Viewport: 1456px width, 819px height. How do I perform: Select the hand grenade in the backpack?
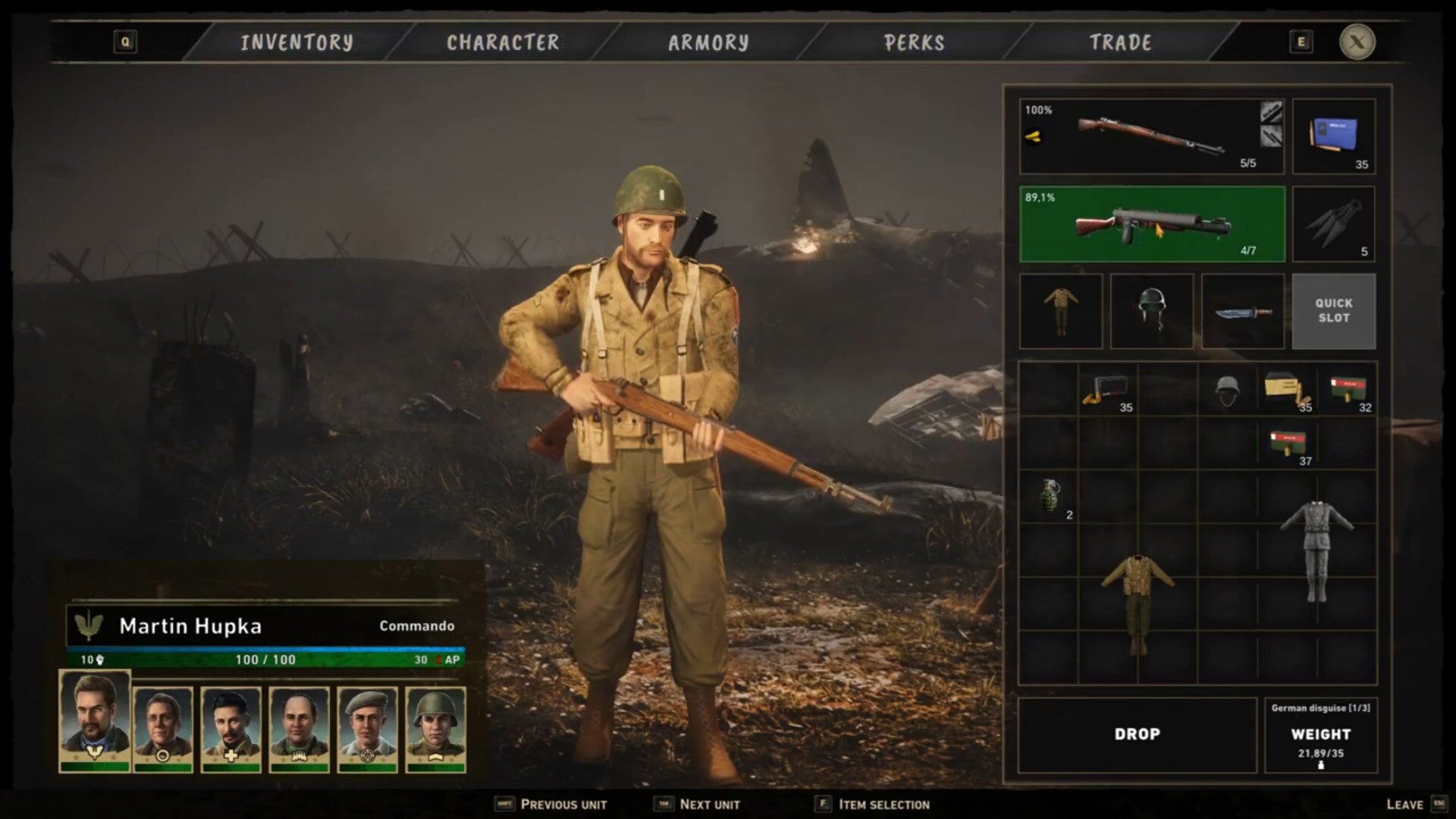[x=1050, y=497]
